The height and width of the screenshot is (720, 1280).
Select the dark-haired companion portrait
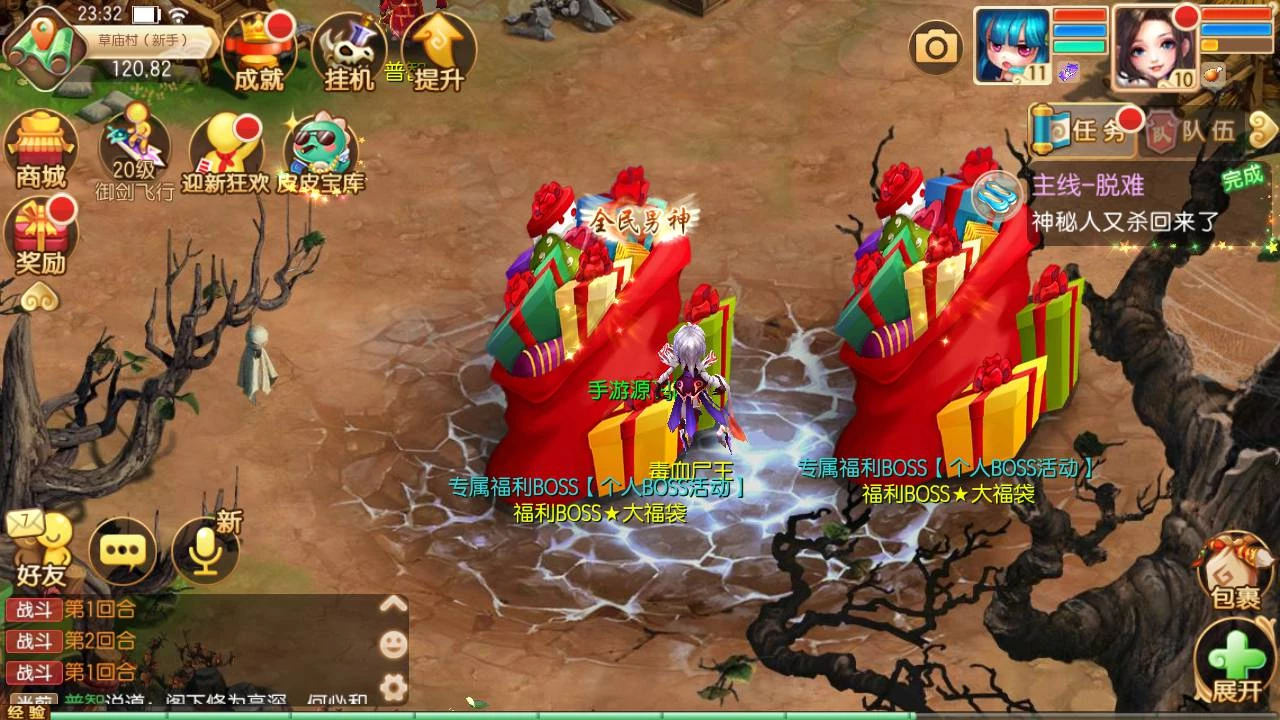[x=1155, y=46]
